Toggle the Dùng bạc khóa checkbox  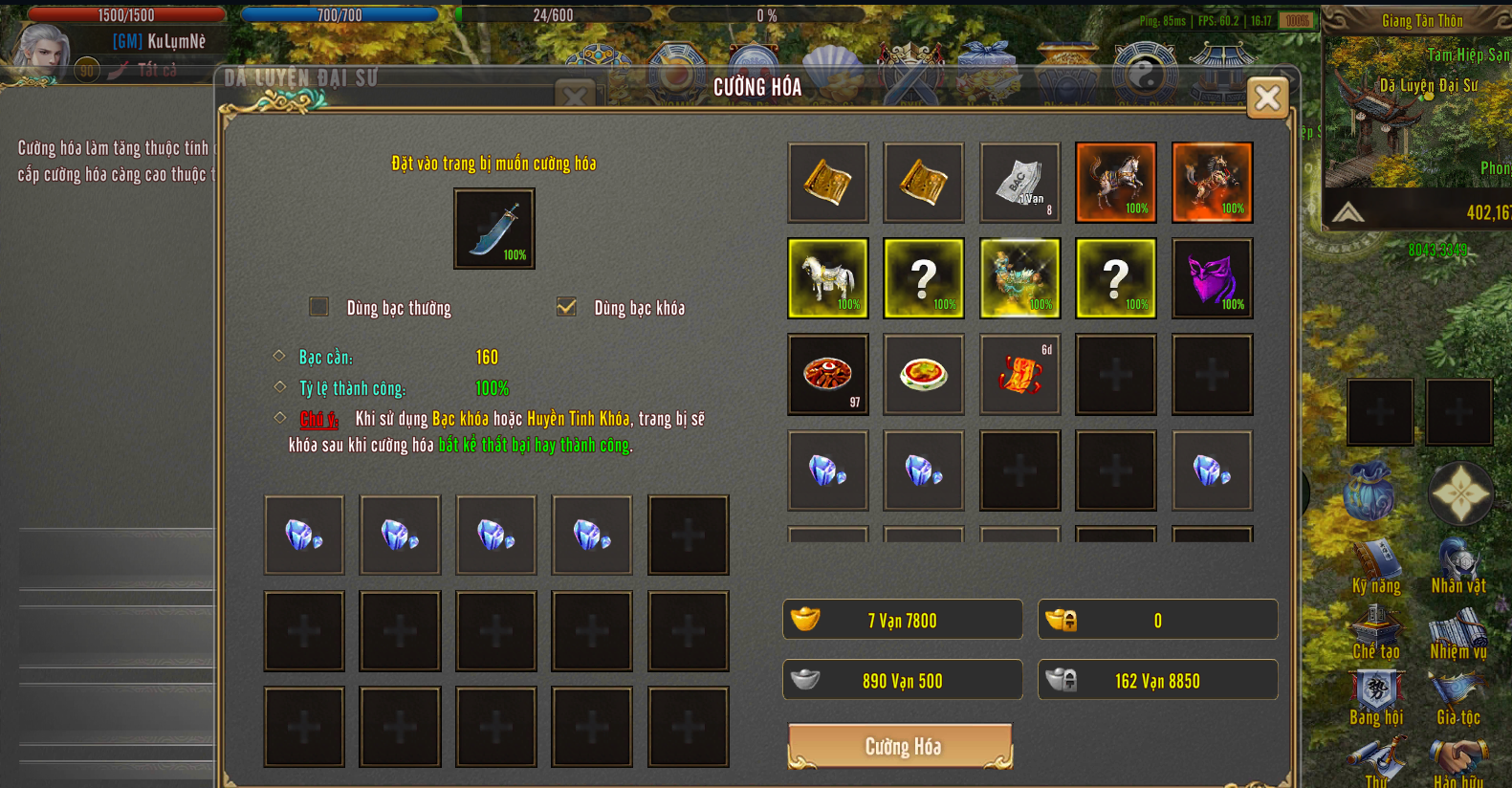[566, 306]
